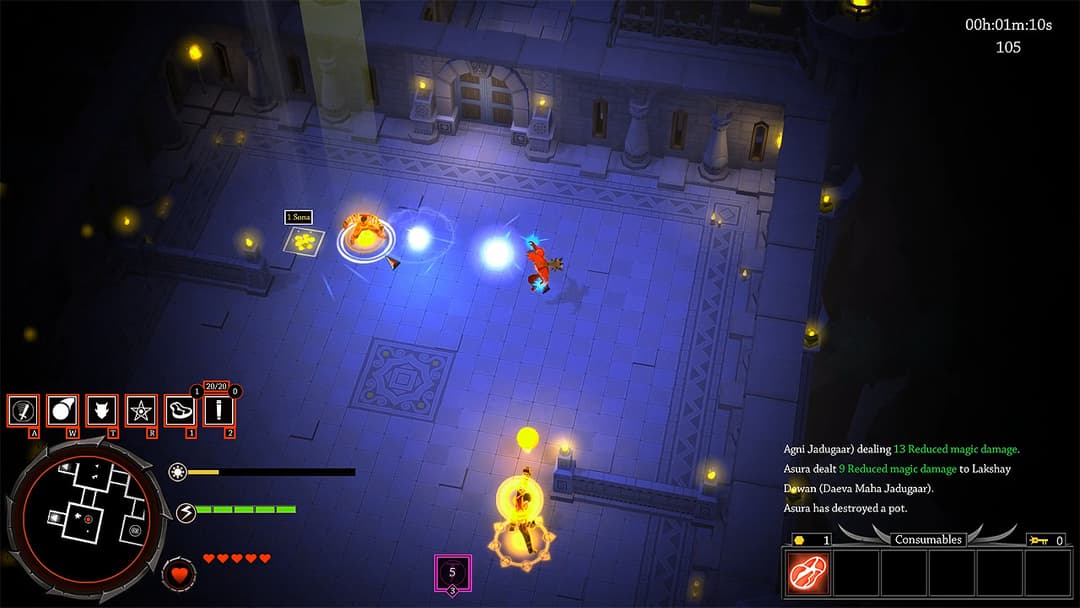Activate the sword attack ability icon
The width and height of the screenshot is (1080, 608).
(x=22, y=410)
